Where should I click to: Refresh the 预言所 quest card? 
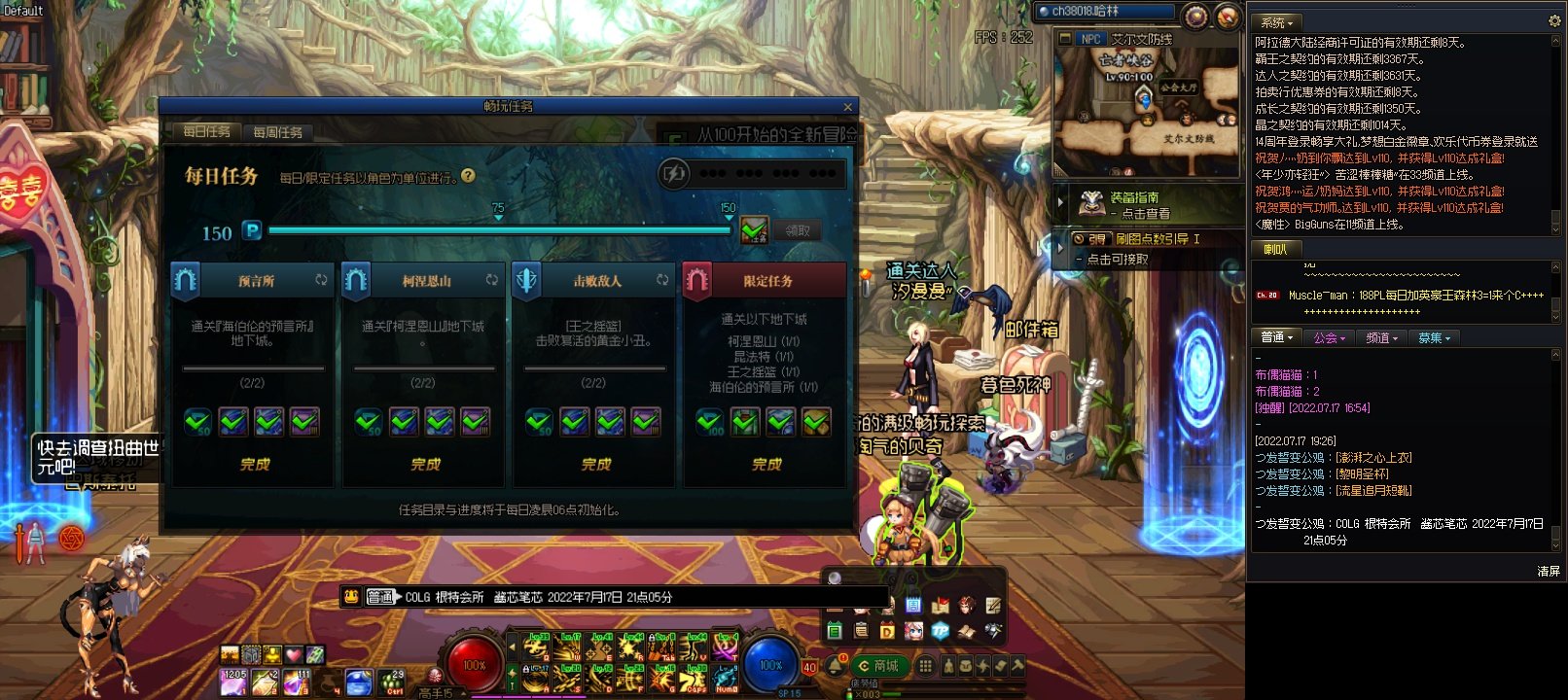pyautogui.click(x=321, y=280)
